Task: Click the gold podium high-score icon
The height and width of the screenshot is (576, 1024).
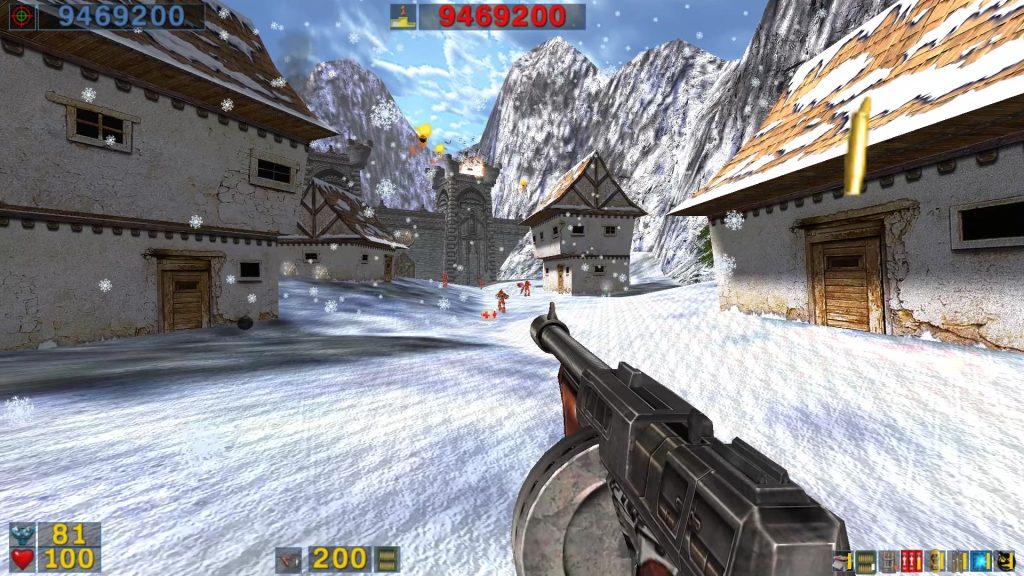Action: [x=403, y=16]
